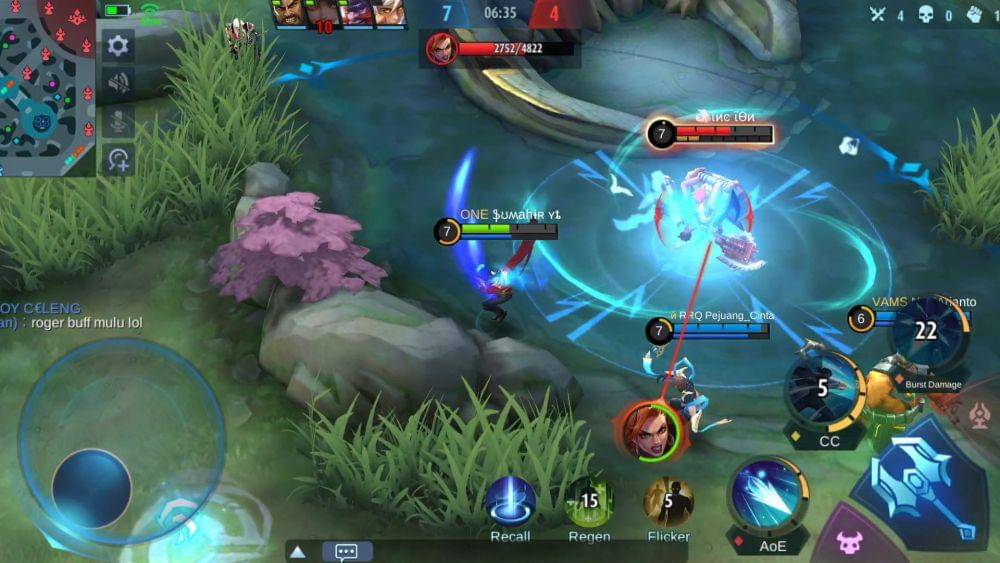1000x563 pixels.
Task: Open the quick chat speech bubble
Action: pyautogui.click(x=347, y=552)
